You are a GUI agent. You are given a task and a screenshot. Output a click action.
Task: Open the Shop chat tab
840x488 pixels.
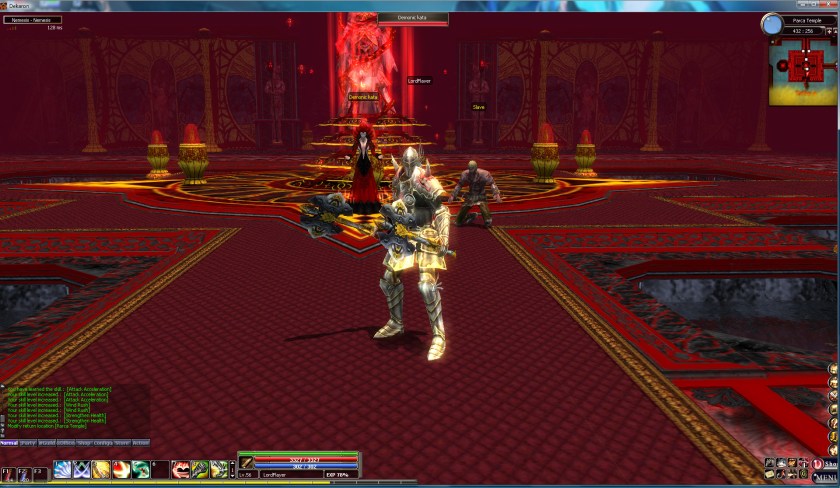click(x=84, y=442)
